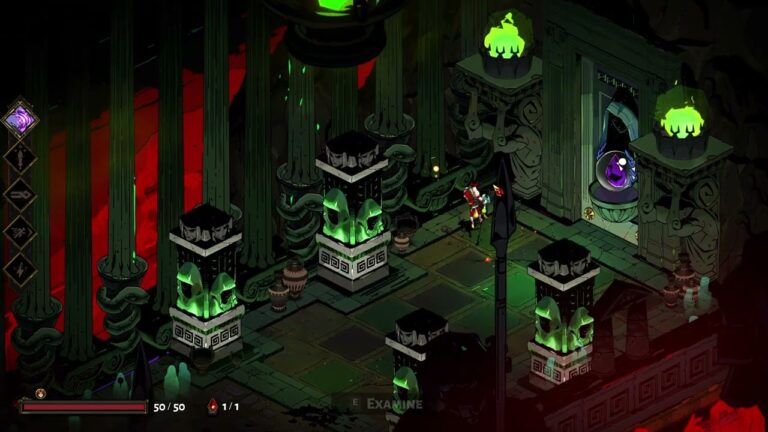The width and height of the screenshot is (768, 432).
Task: Click the lightning bolt boon slot
Action: click(x=20, y=269)
